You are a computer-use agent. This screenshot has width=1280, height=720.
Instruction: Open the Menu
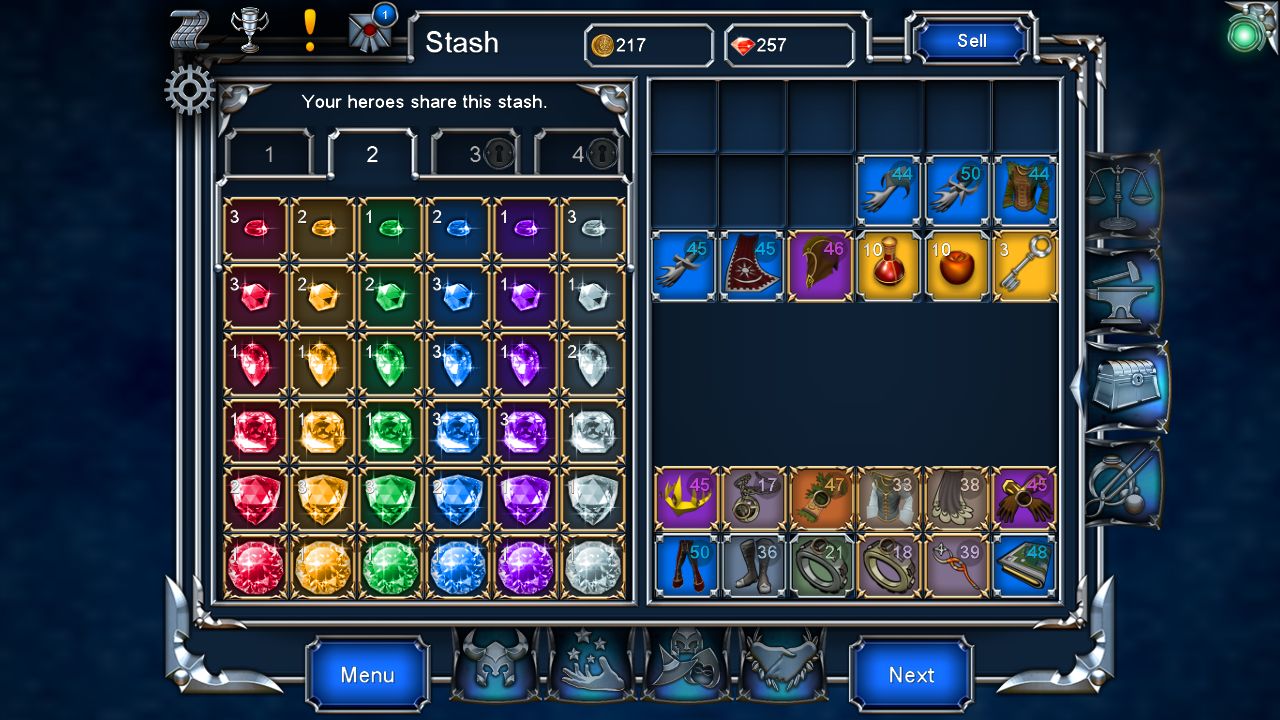367,675
